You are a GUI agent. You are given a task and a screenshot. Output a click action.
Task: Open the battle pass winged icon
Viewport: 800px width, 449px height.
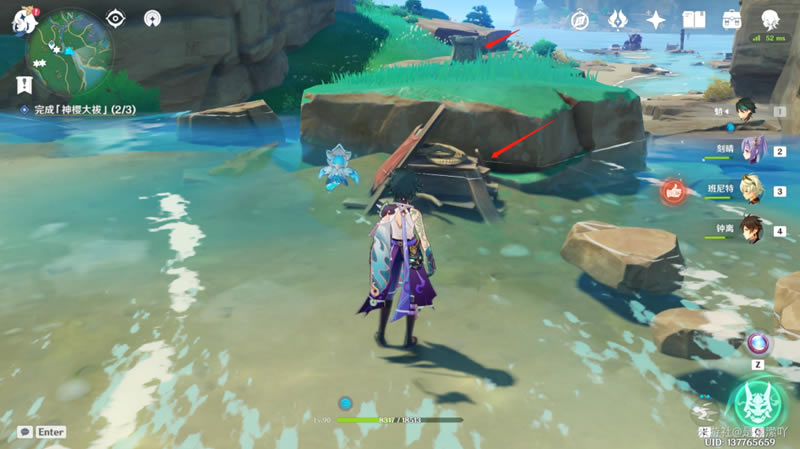(618, 20)
